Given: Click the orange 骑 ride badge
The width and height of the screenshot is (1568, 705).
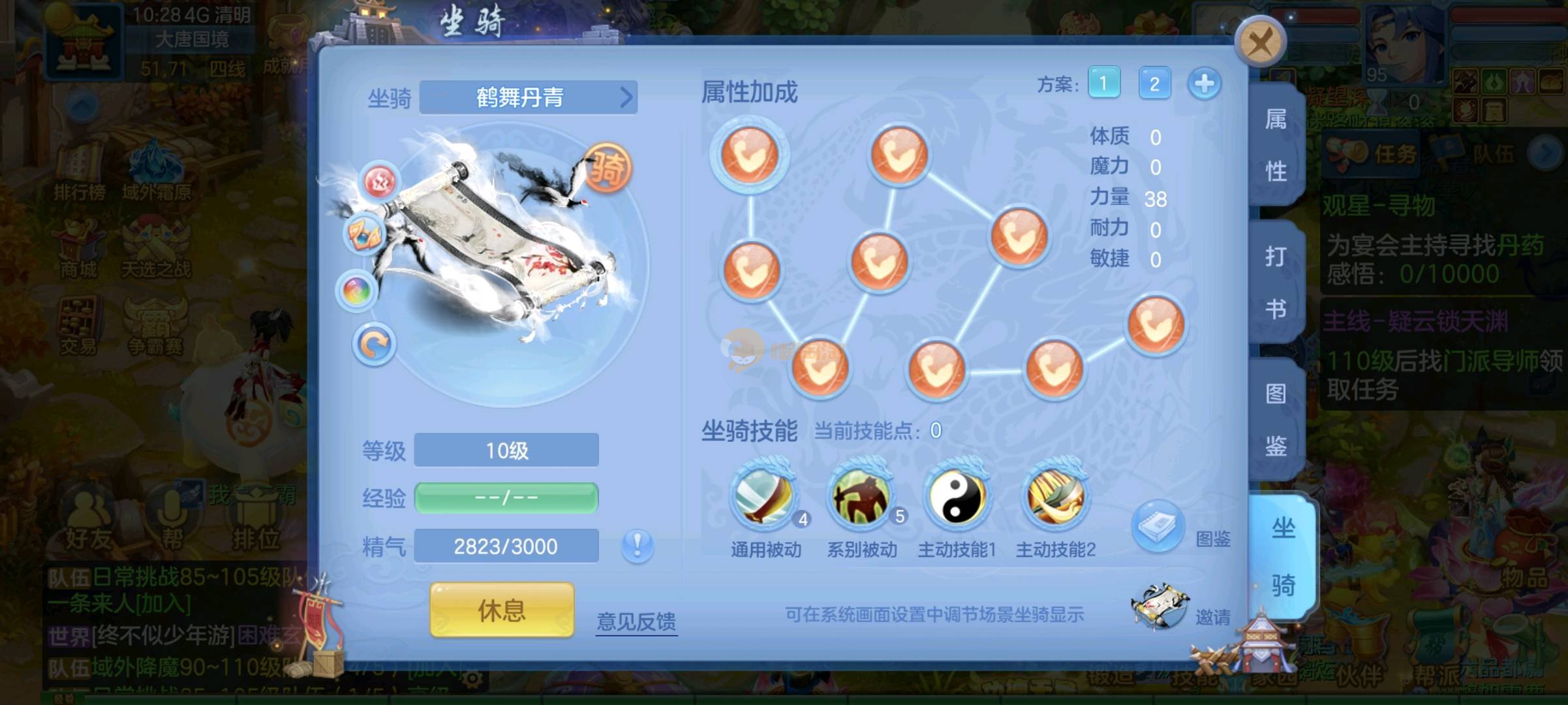Looking at the screenshot, I should 607,169.
